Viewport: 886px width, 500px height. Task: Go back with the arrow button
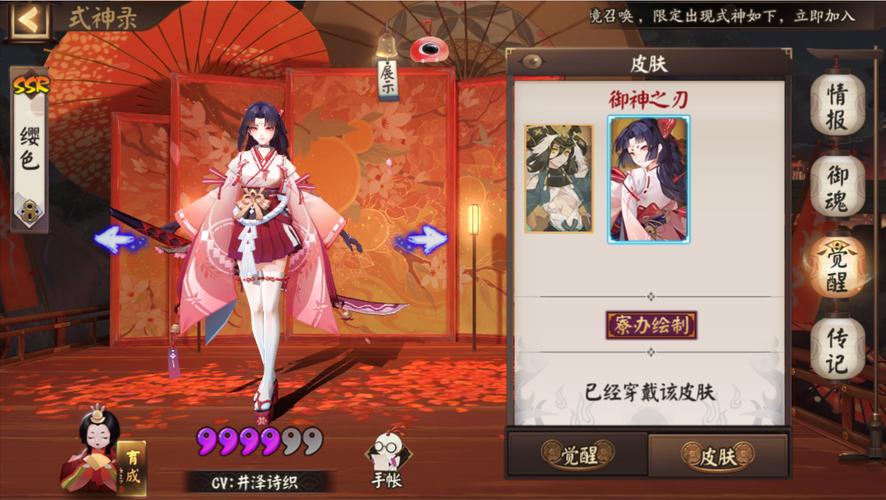pyautogui.click(x=28, y=19)
